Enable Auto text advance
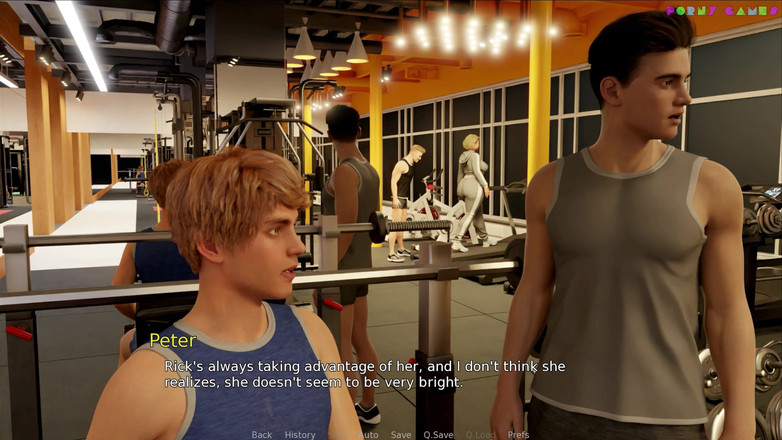Screen dimensions: 782x440 click(x=369, y=435)
